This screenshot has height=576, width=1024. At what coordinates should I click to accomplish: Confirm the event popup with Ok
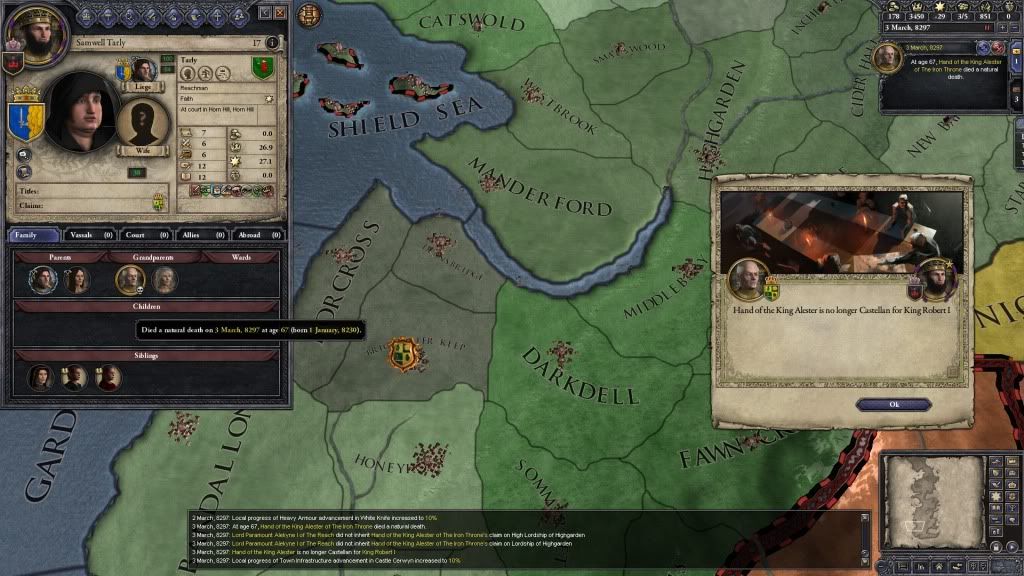(x=894, y=404)
